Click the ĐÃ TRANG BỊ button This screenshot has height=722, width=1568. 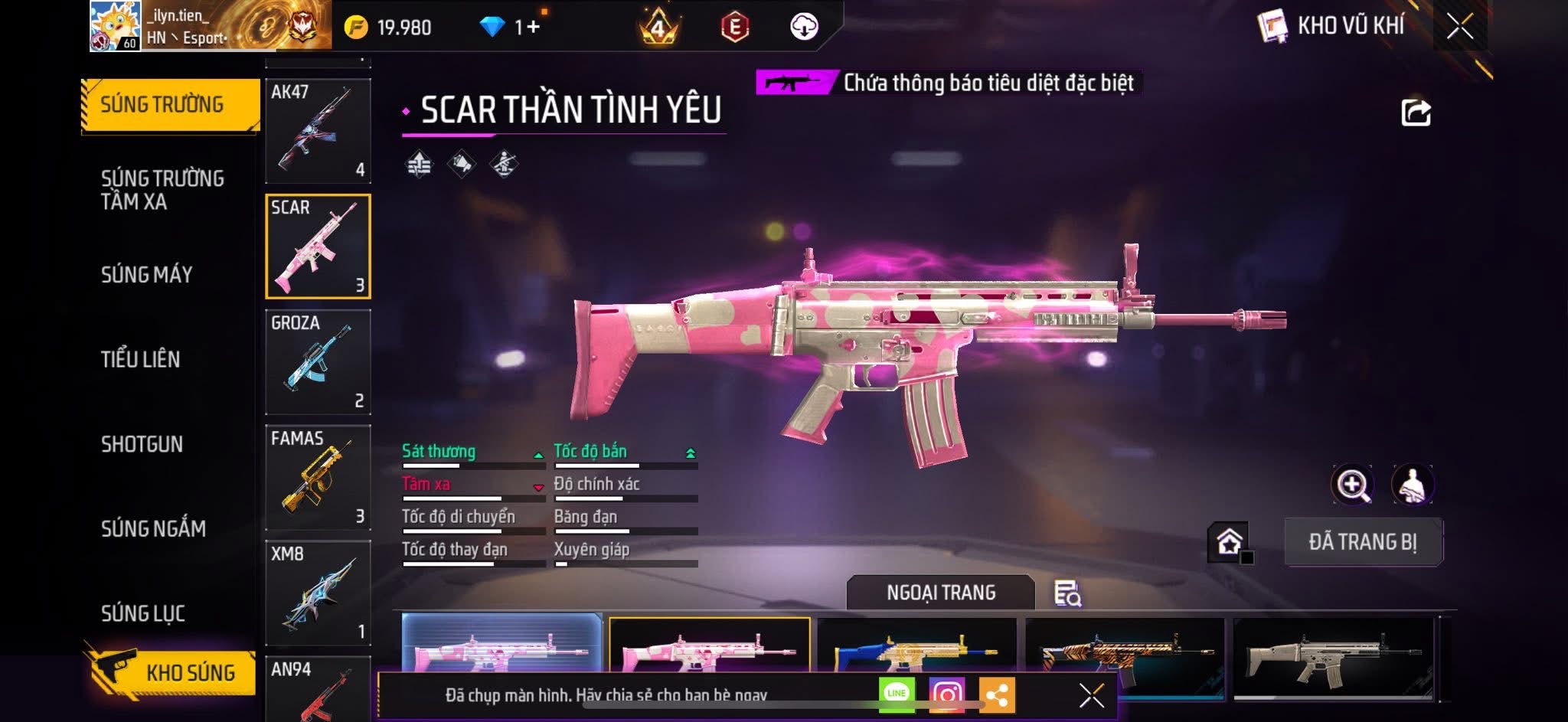click(1363, 542)
